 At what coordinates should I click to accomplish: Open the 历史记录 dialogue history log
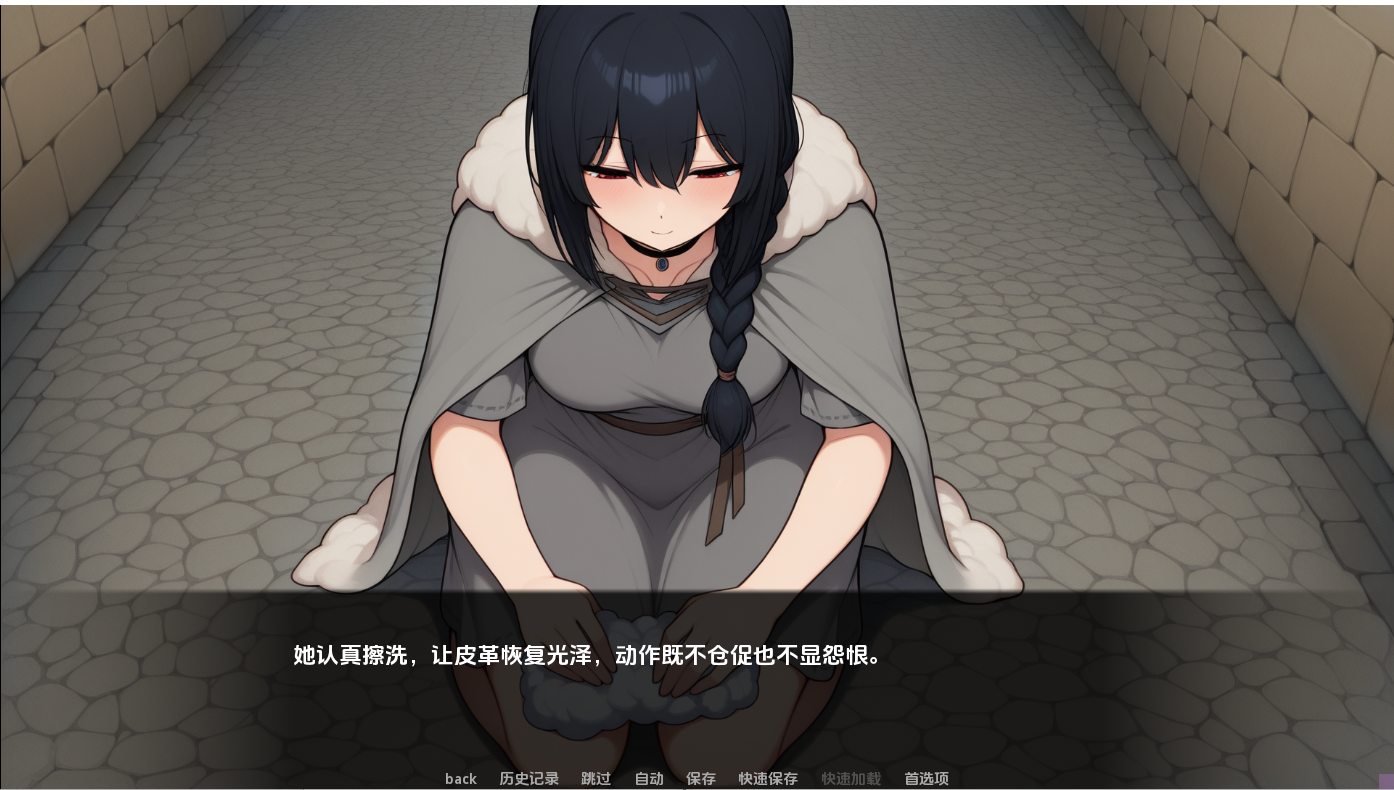pyautogui.click(x=529, y=779)
